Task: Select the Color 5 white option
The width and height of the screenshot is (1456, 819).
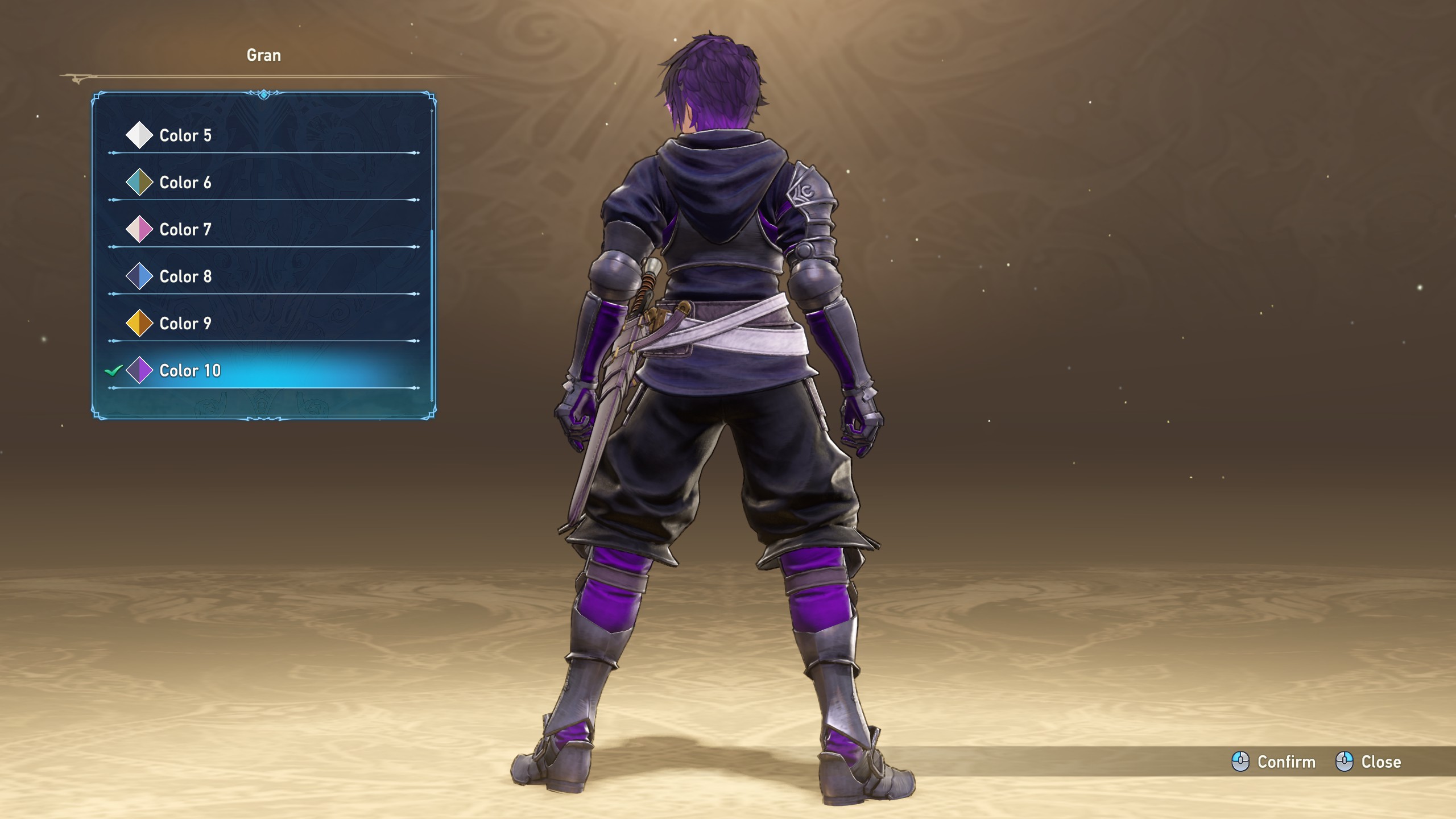Action: [185, 135]
